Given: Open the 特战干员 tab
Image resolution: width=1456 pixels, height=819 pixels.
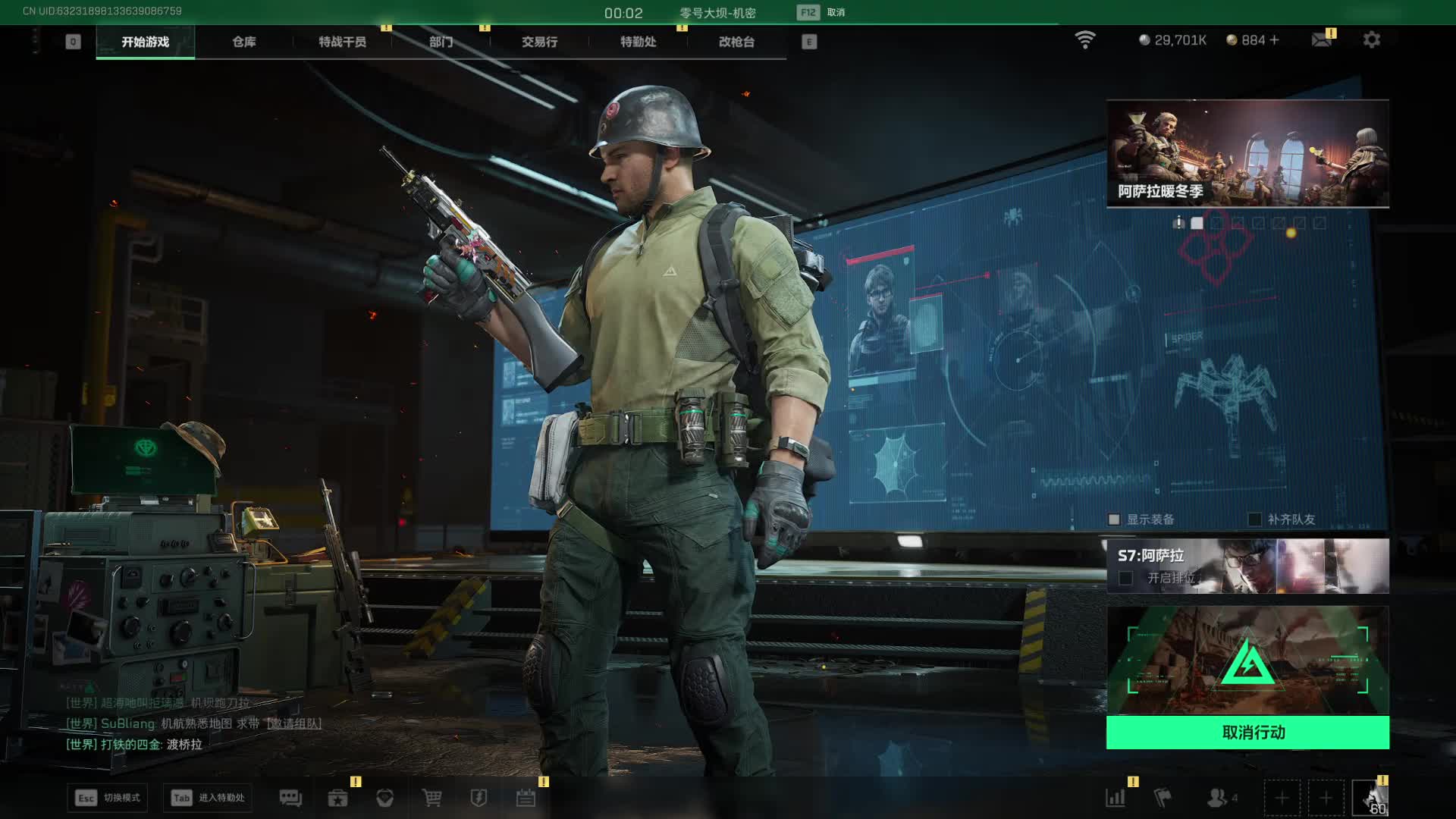Looking at the screenshot, I should 342,42.
